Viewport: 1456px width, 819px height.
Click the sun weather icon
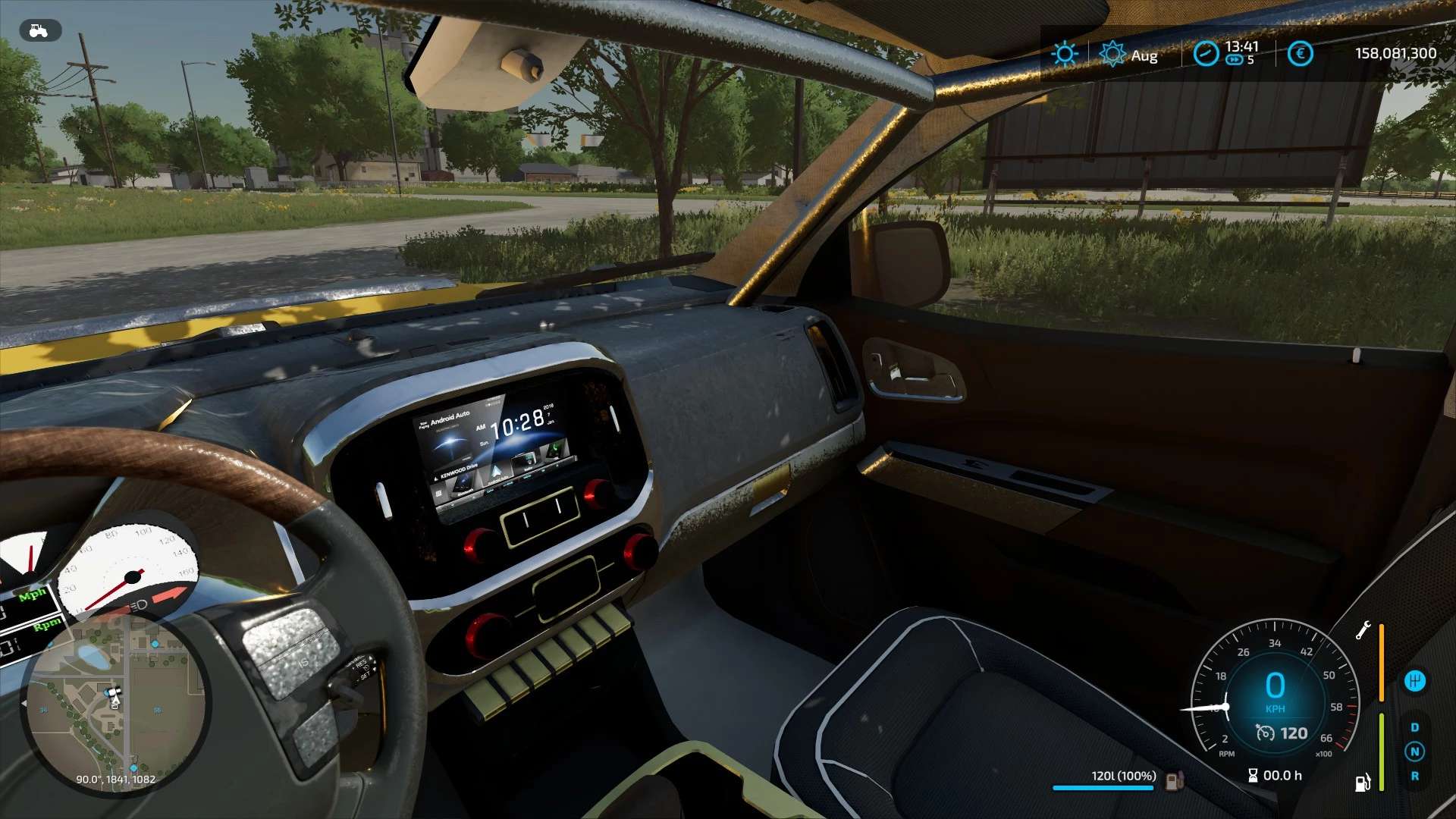tap(1065, 54)
